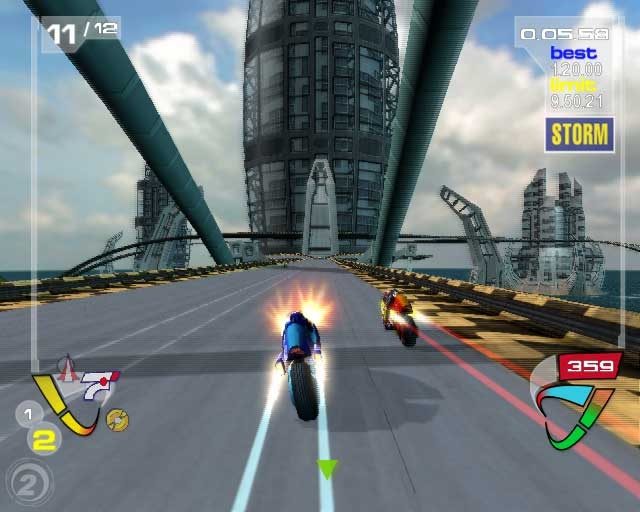Click the gold disc pickup icon
Image resolution: width=640 pixels, height=512 pixels.
click(x=116, y=421)
